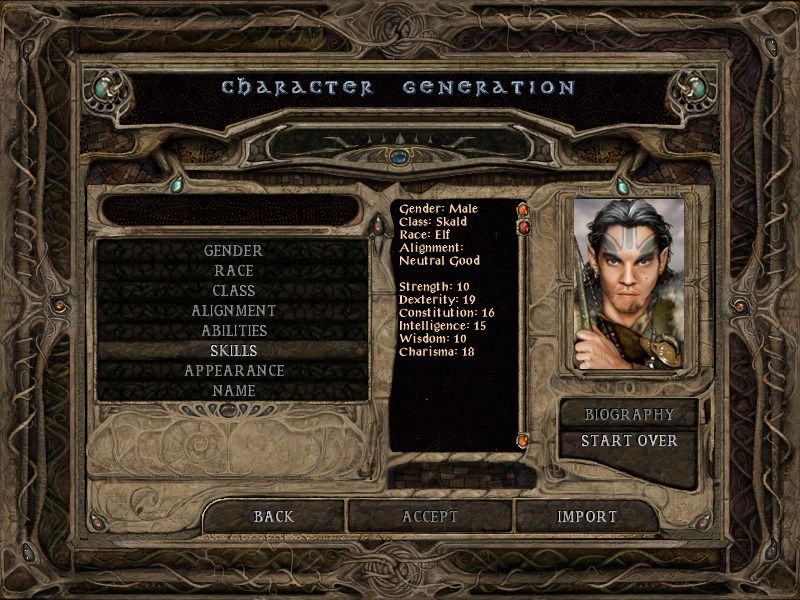Go Back to the previous screen
Screen dimensions: 800x600
point(273,517)
